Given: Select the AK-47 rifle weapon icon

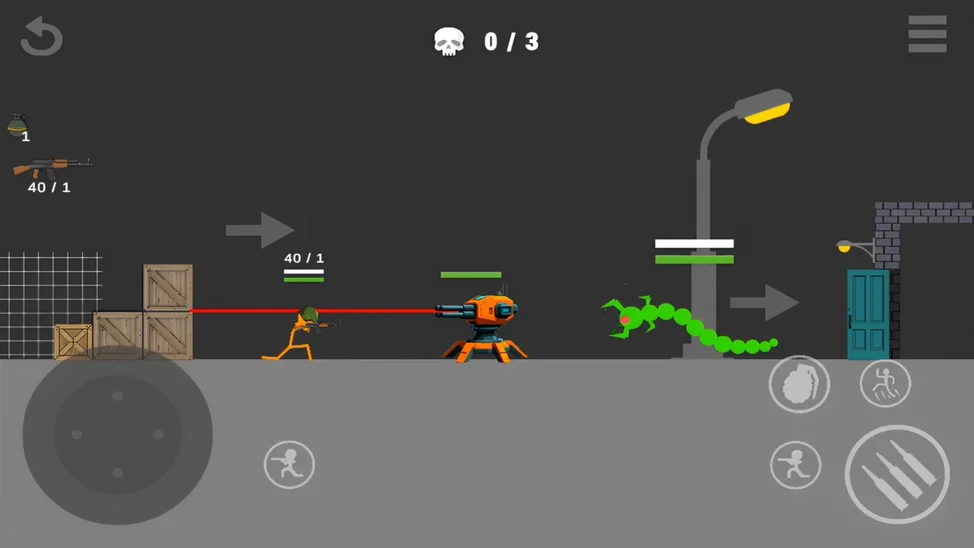Looking at the screenshot, I should coord(52,167).
